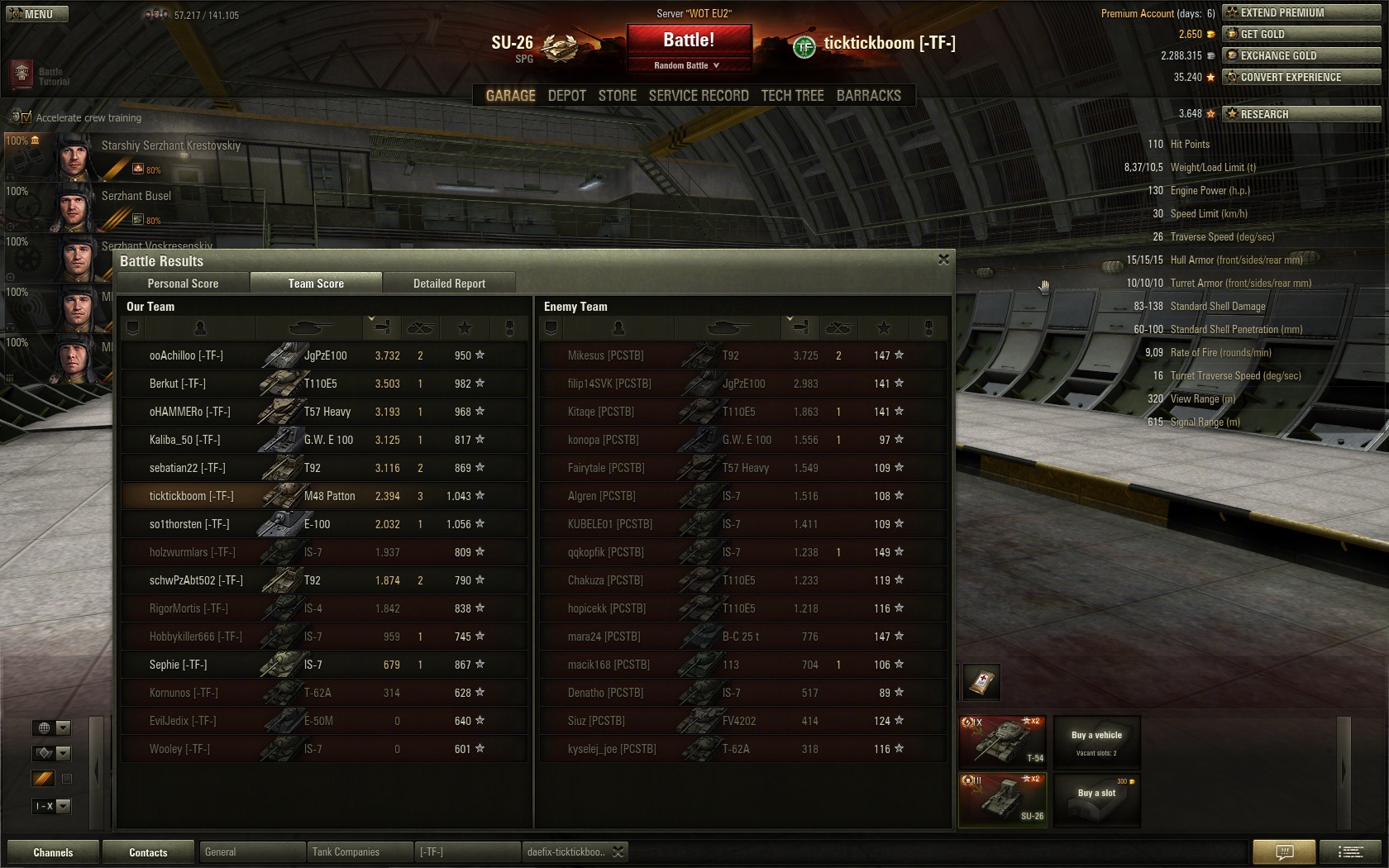Open the Channels button
Image resolution: width=1389 pixels, height=868 pixels.
coord(53,852)
